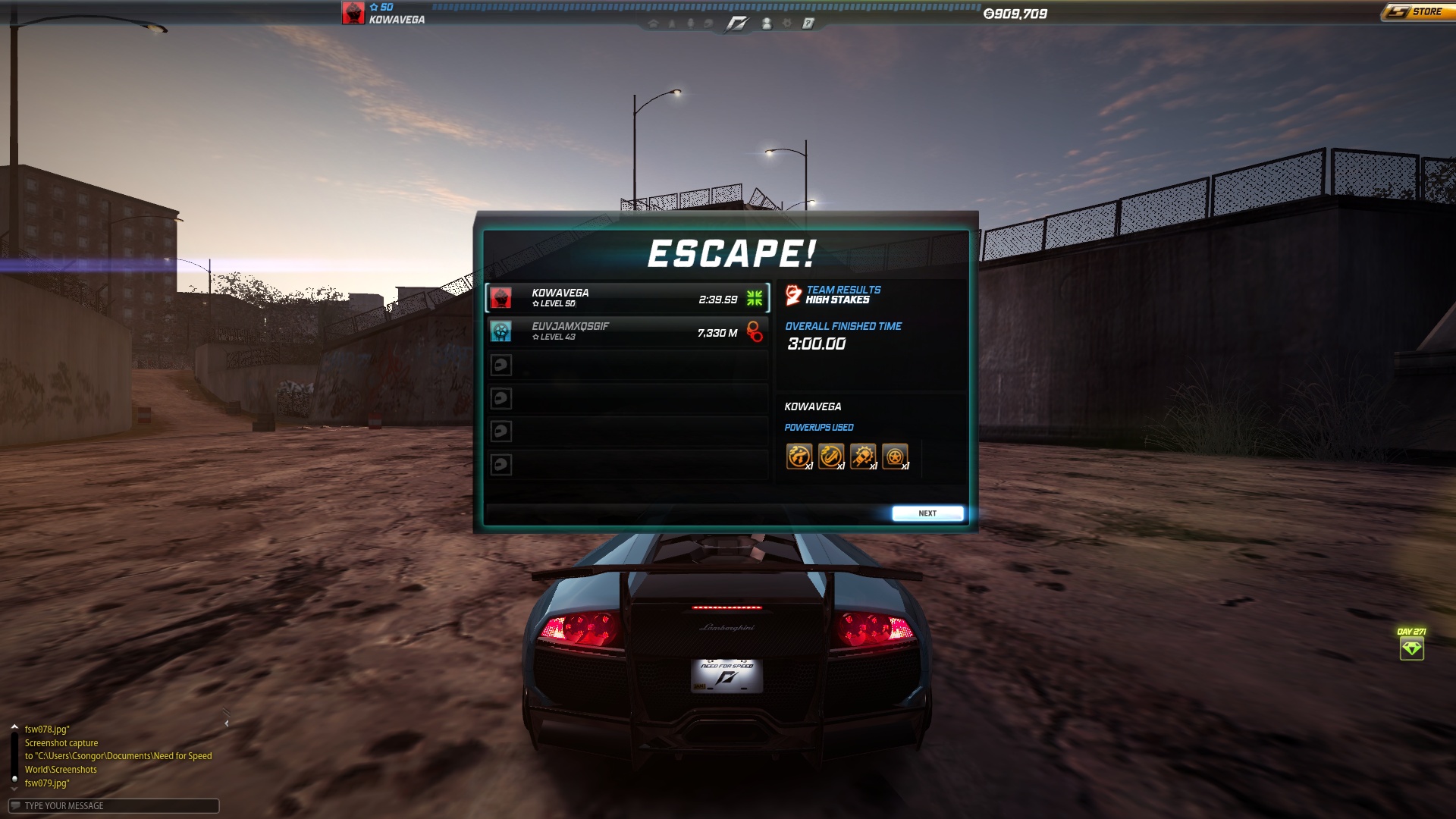
Task: Open the Day 271 gem reward icon
Action: point(1411,648)
